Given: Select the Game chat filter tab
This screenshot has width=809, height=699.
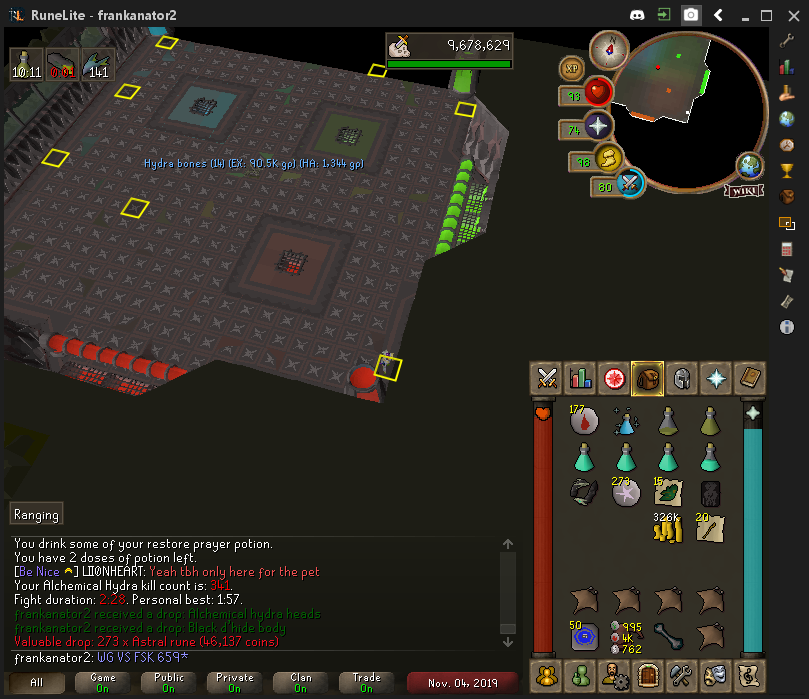Looking at the screenshot, I should [x=102, y=683].
